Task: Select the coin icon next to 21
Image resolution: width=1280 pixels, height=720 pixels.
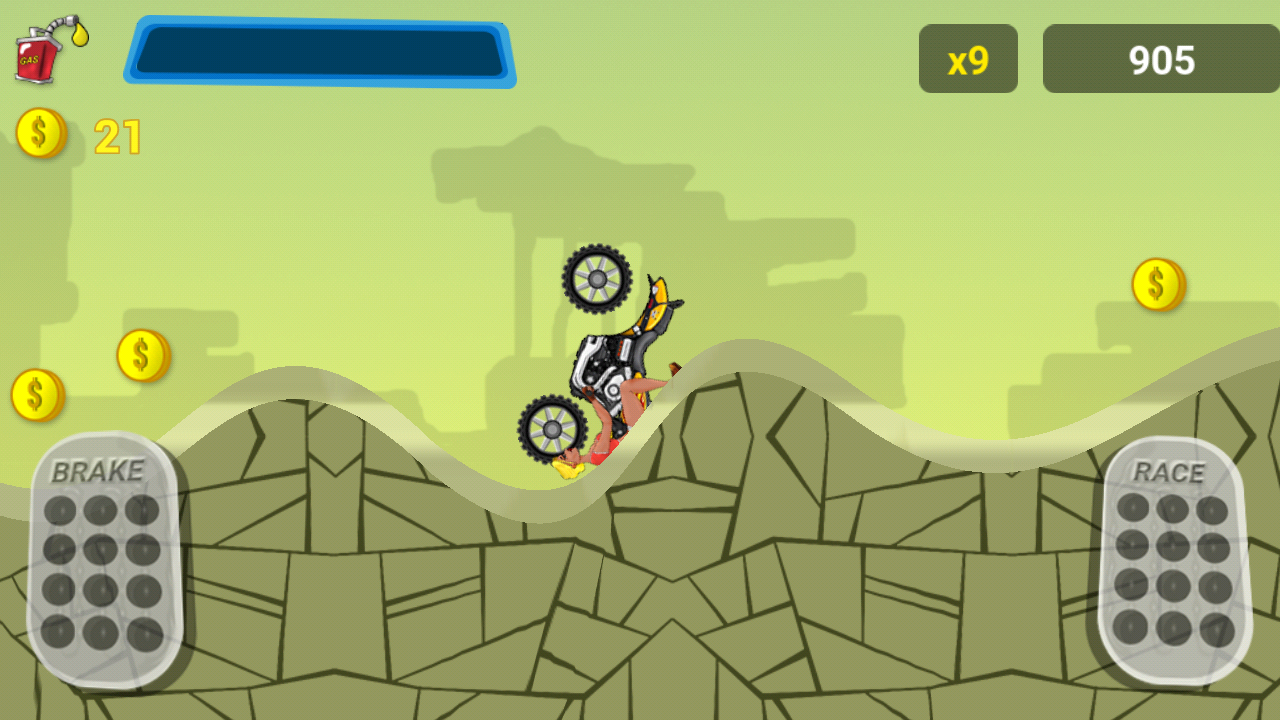Action: tap(41, 131)
